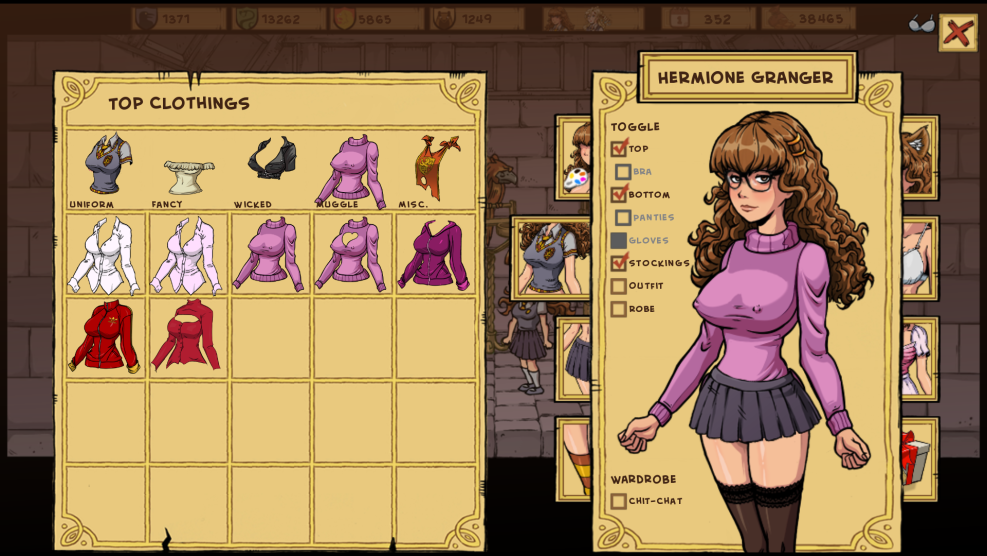The height and width of the screenshot is (556, 987).
Task: Close the wardrobe with the red X
Action: (x=957, y=33)
